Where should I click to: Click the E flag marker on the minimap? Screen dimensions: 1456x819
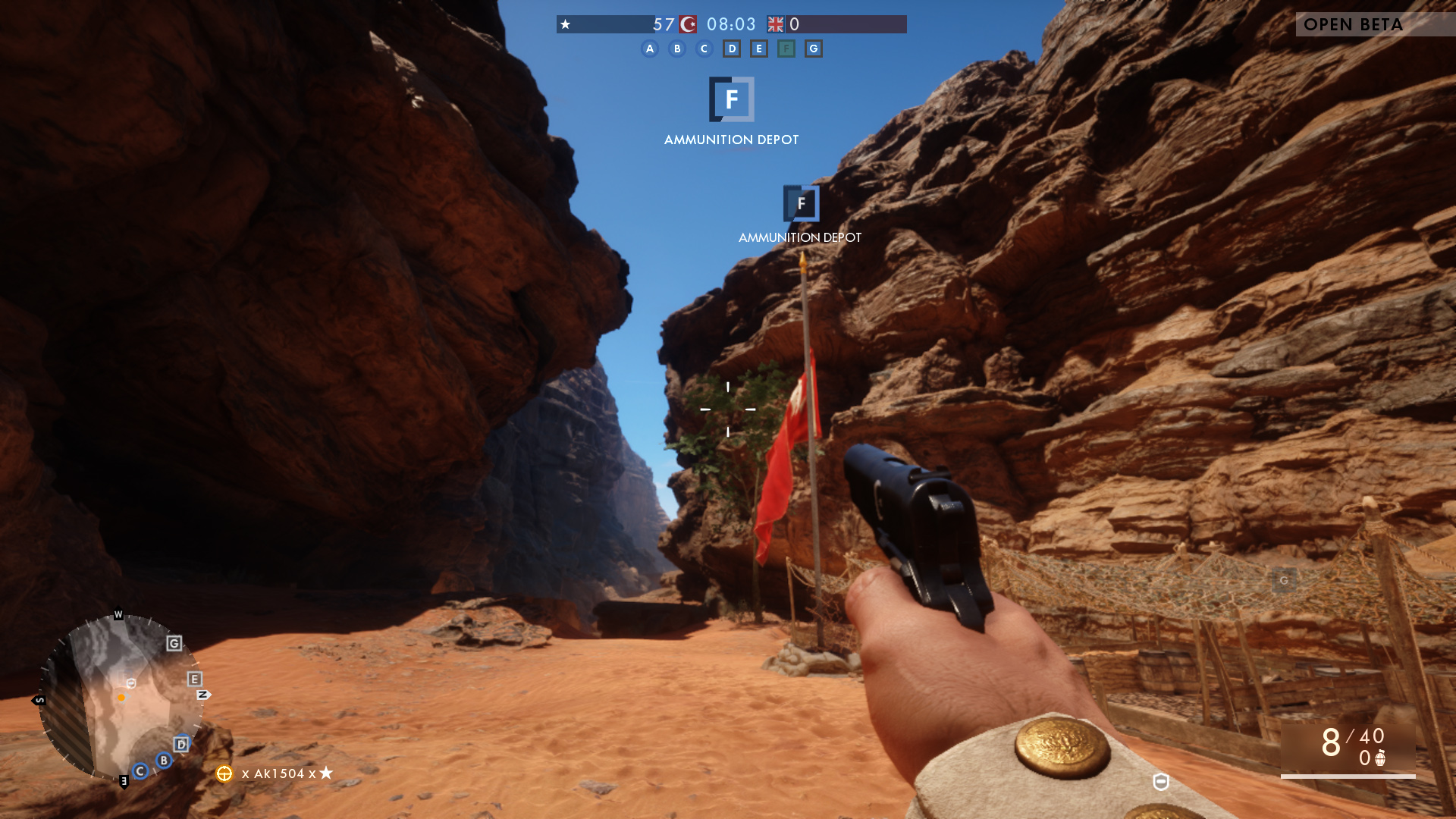tap(195, 679)
